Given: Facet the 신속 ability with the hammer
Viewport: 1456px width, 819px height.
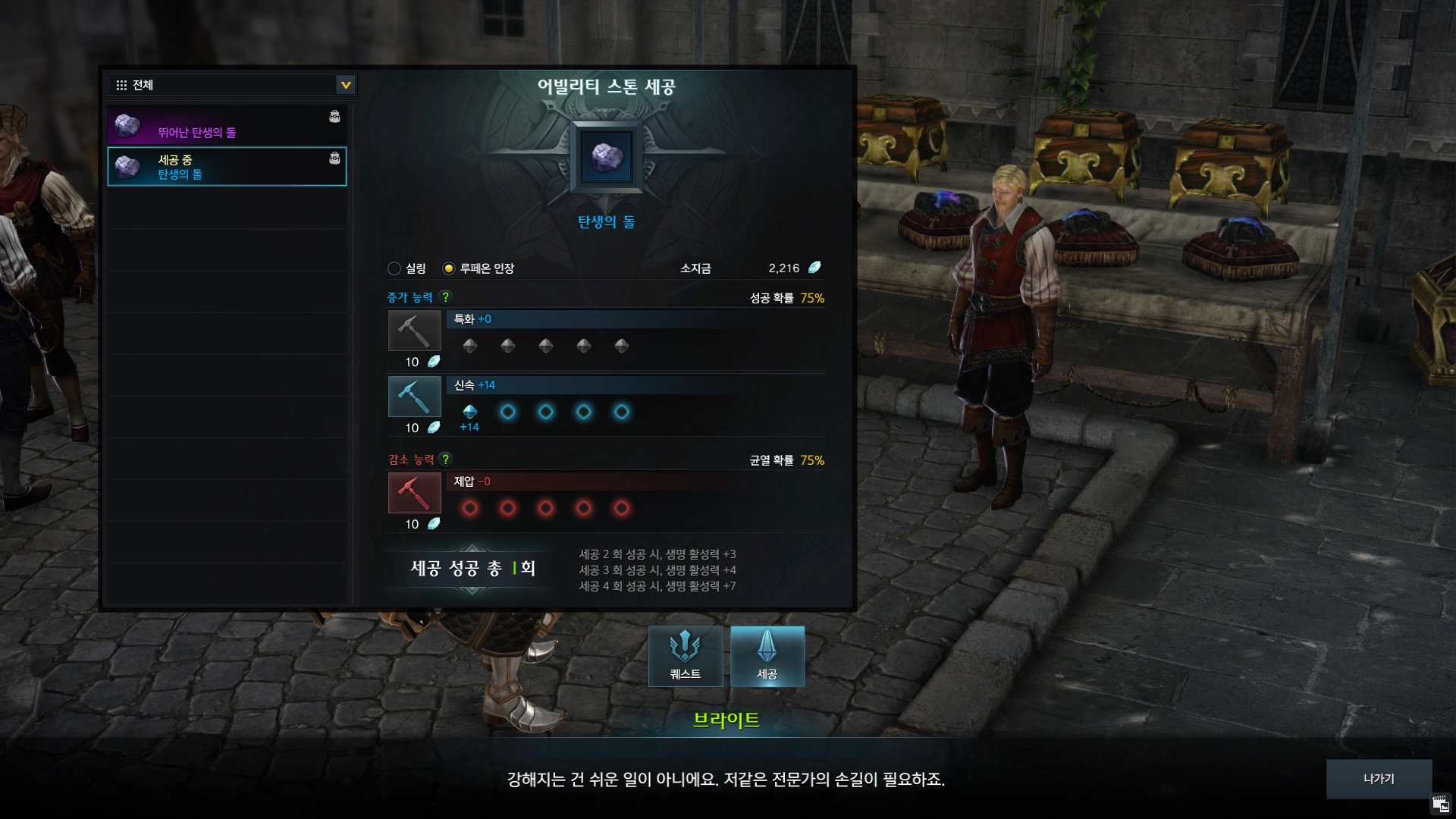Looking at the screenshot, I should (x=414, y=397).
